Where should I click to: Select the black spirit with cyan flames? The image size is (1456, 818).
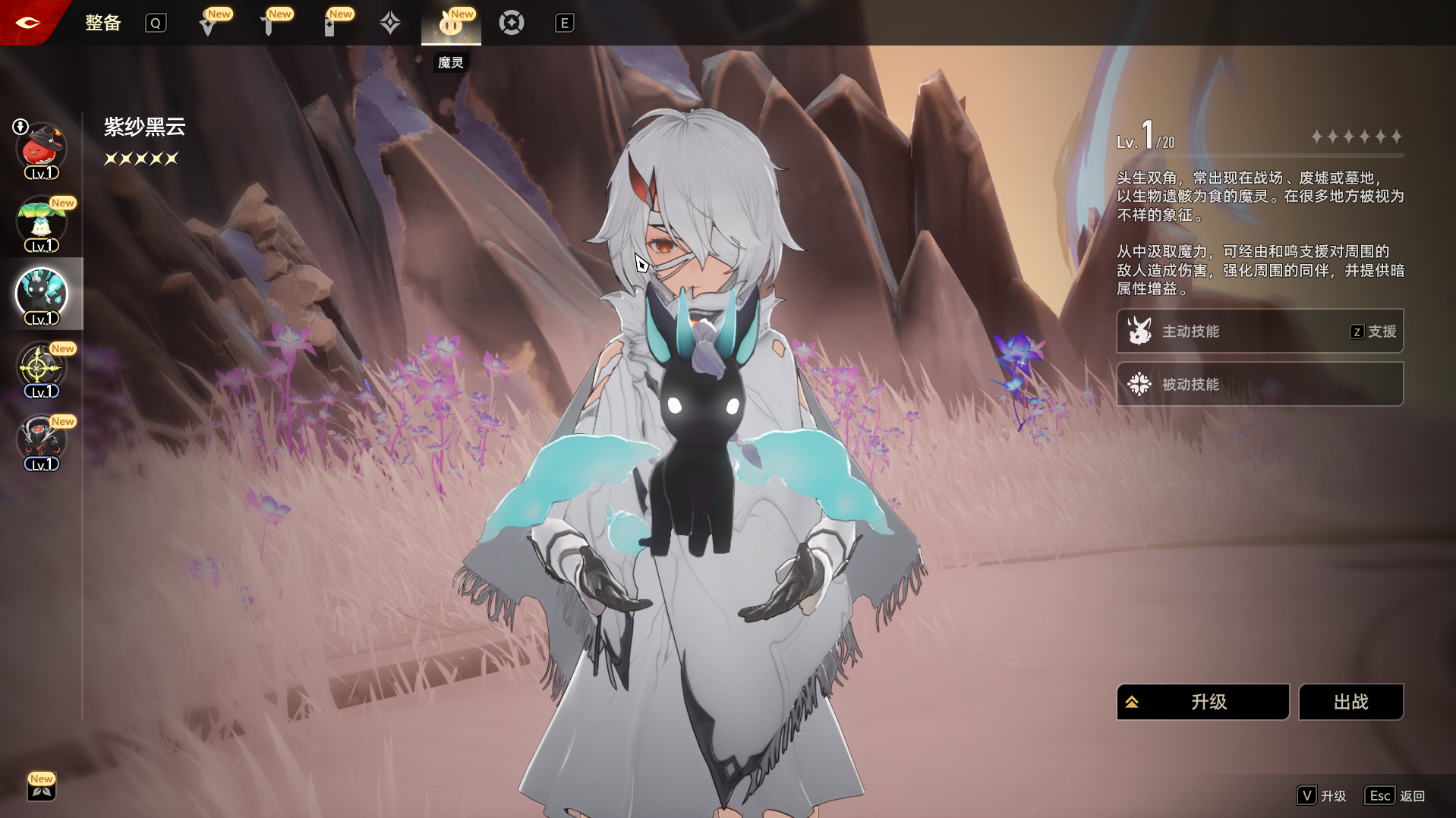(41, 294)
